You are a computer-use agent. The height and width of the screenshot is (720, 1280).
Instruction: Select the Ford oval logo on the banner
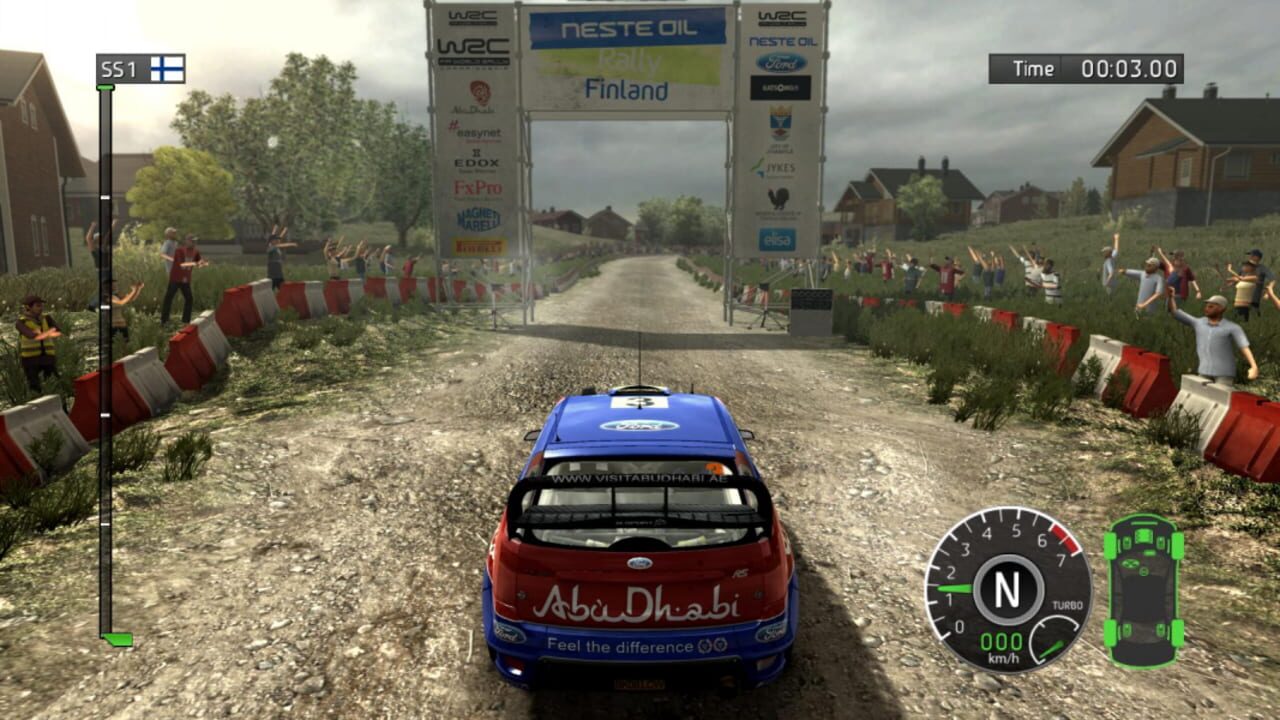[x=780, y=62]
